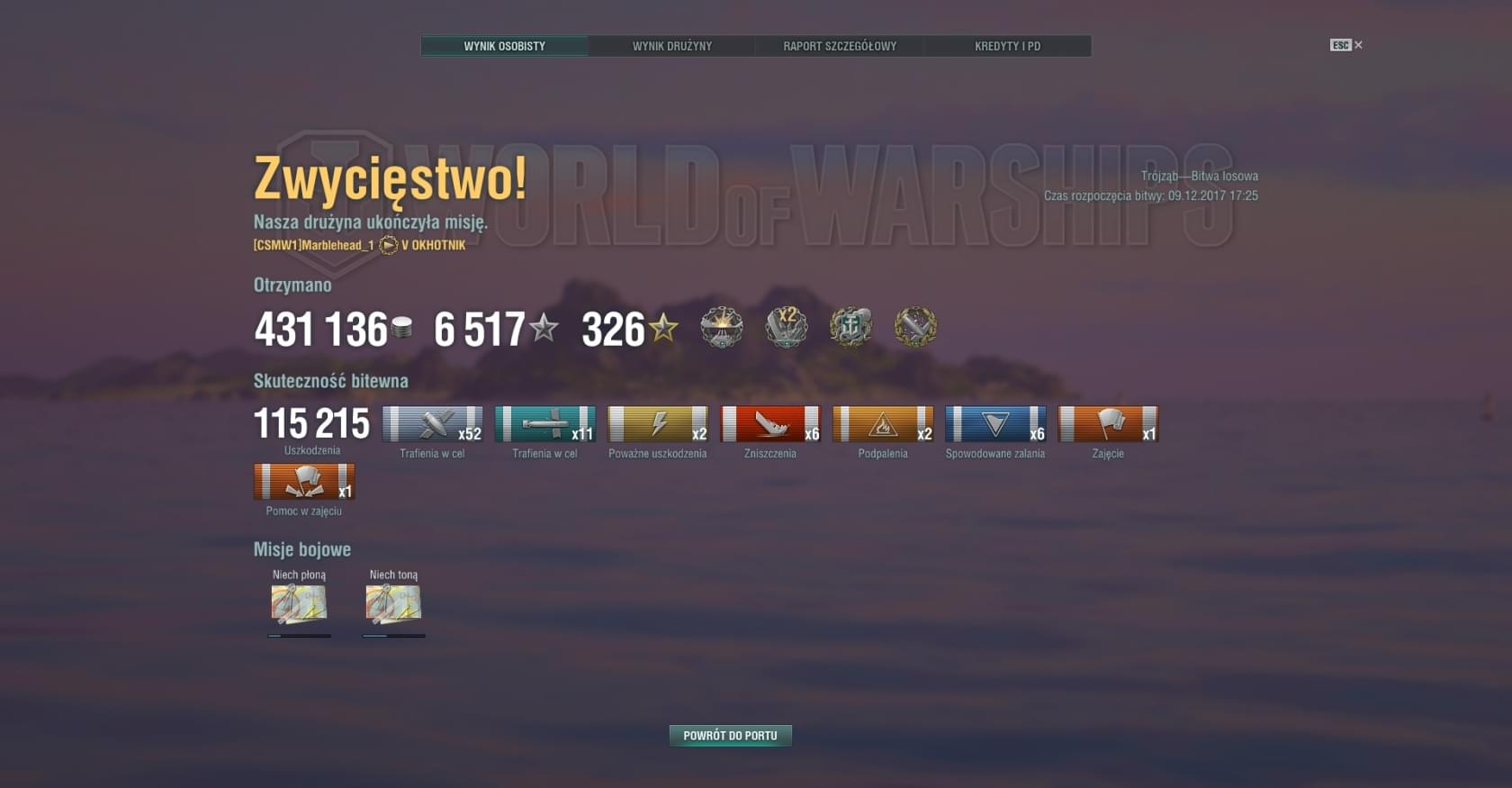This screenshot has height=788, width=1512.
Task: Select the torpedo hits ribbon x11
Action: (x=544, y=424)
